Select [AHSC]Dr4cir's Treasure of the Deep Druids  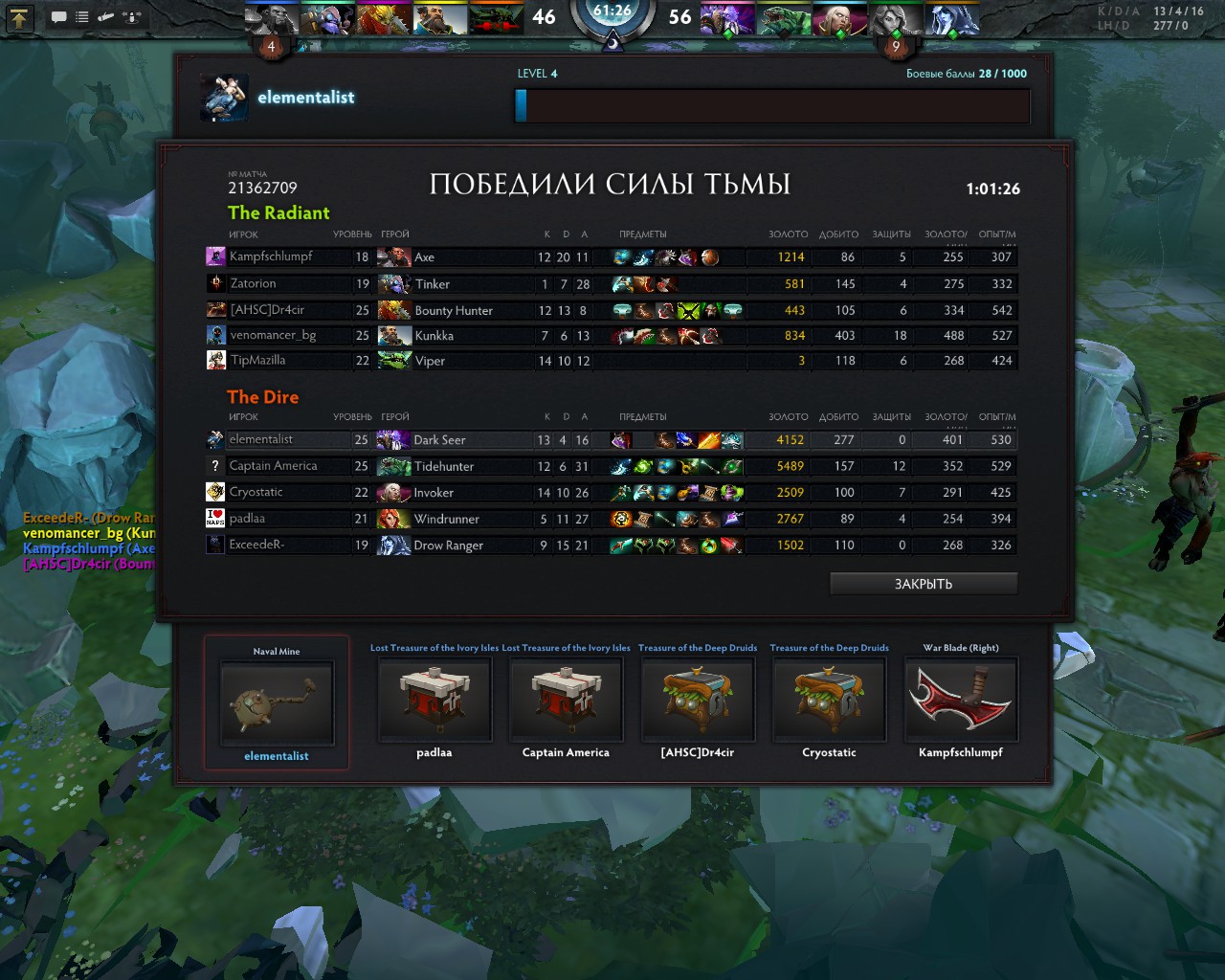tap(698, 700)
